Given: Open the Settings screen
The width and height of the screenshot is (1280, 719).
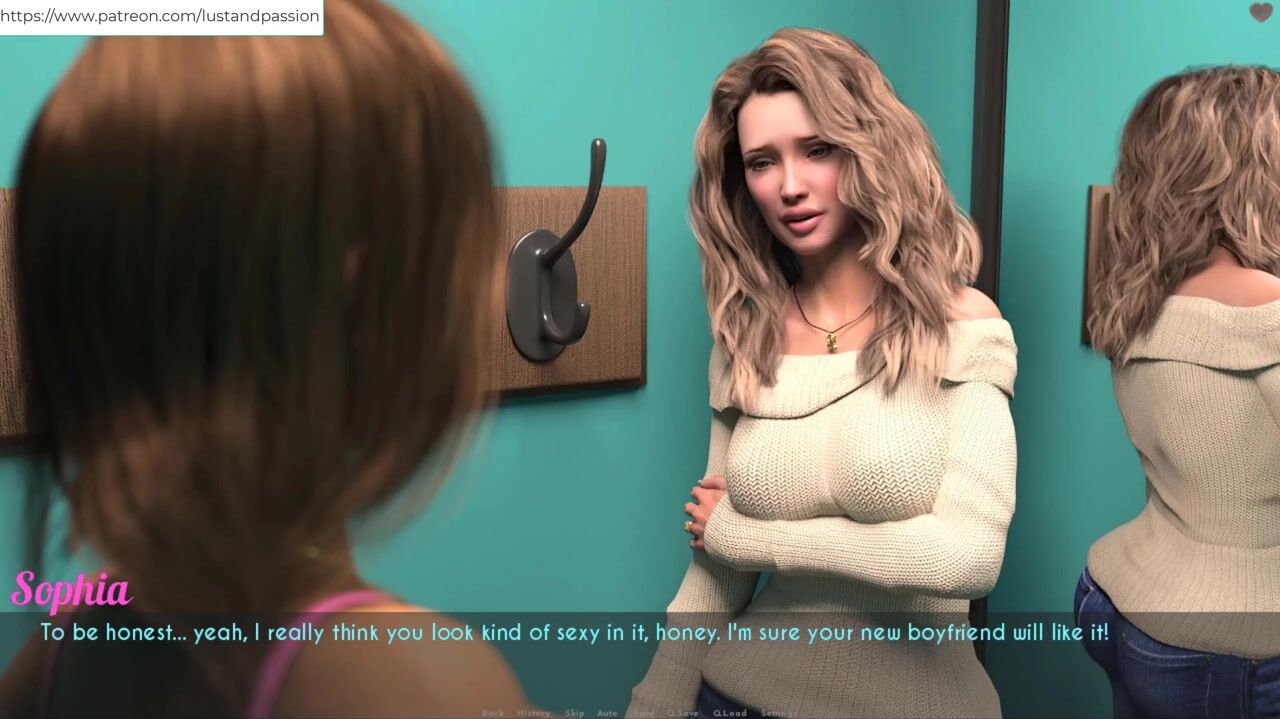Looking at the screenshot, I should [779, 713].
